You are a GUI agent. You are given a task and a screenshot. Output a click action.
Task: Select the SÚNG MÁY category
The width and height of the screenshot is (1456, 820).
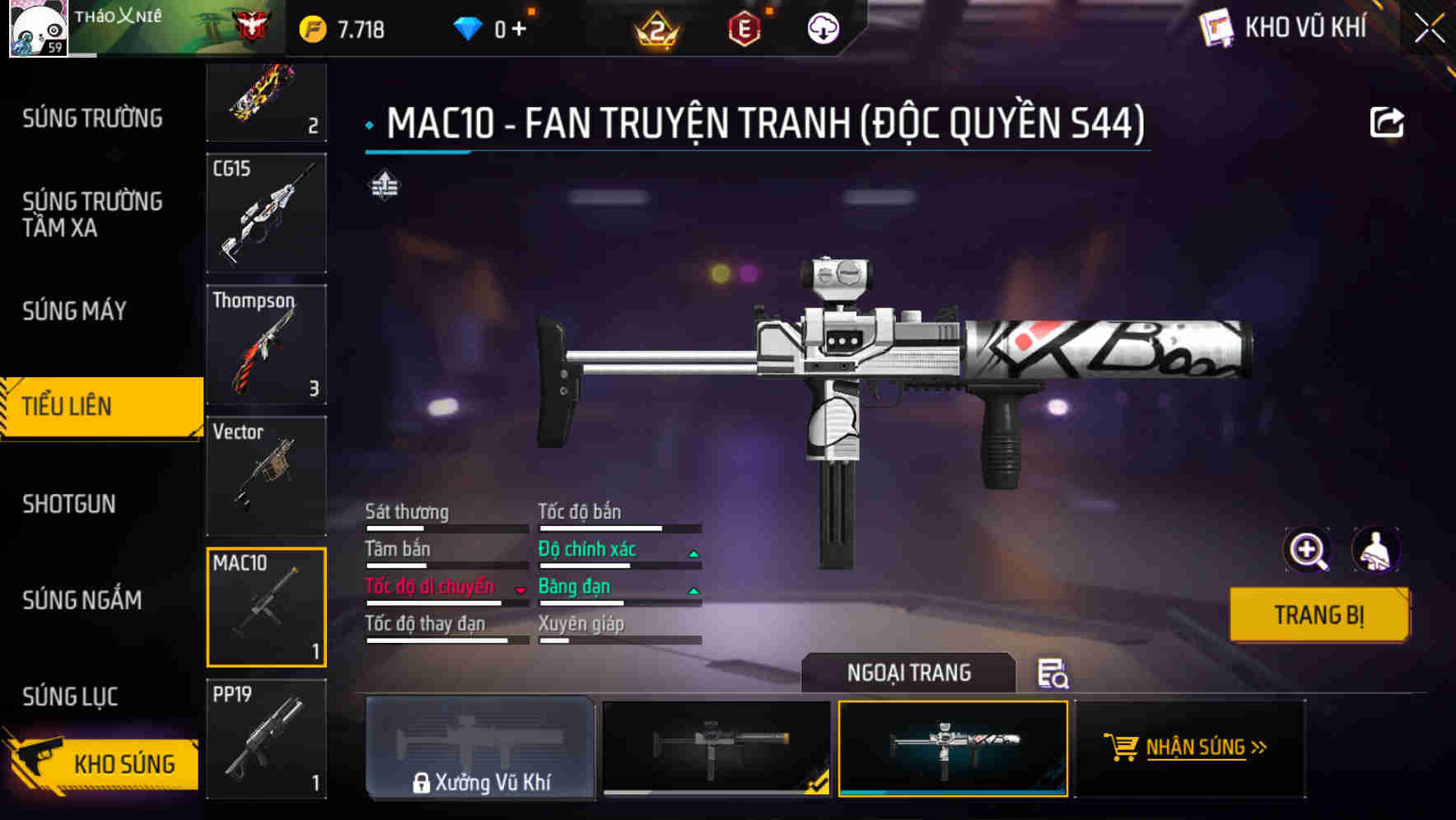(75, 311)
